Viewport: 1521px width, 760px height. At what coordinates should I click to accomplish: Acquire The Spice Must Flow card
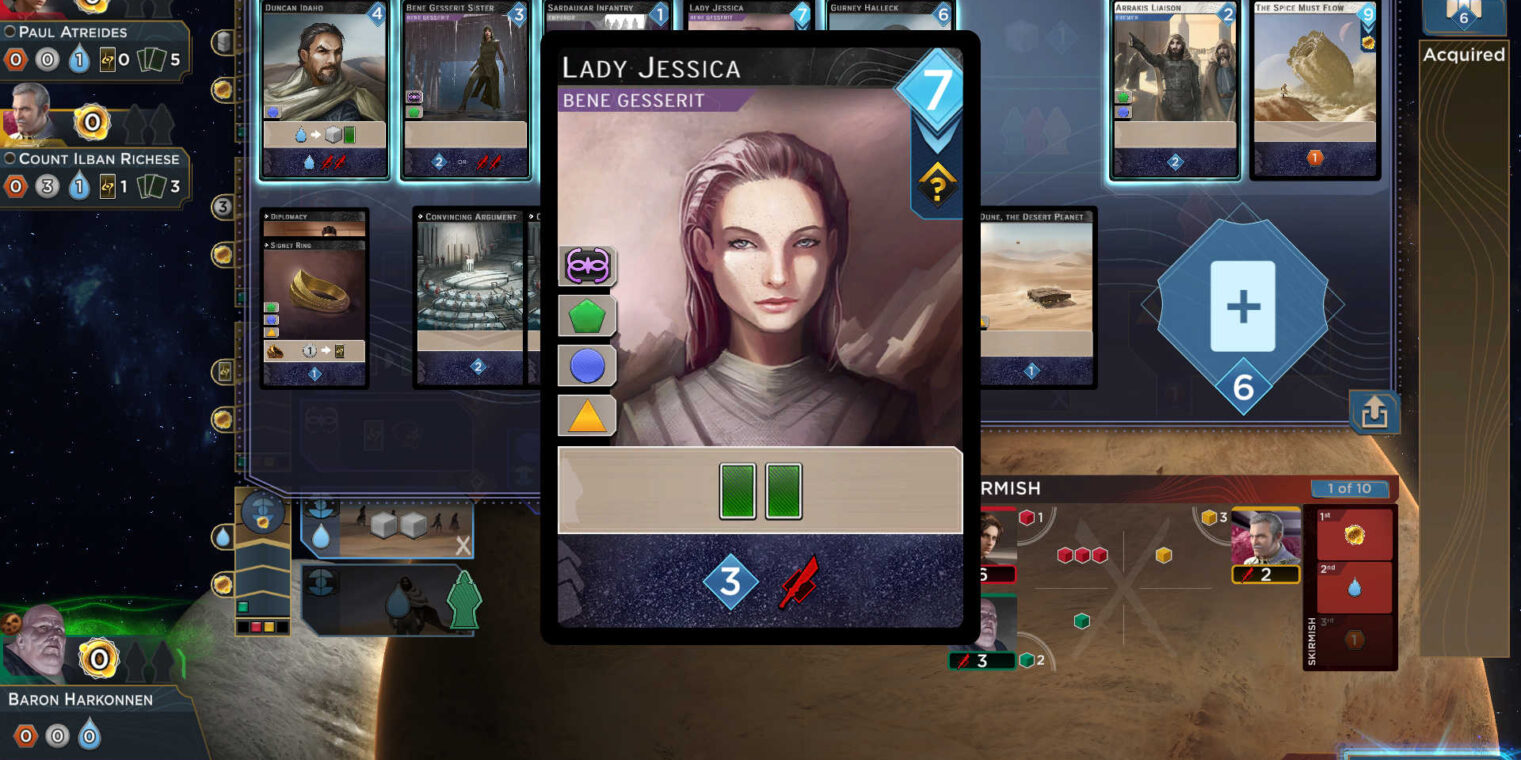click(x=1314, y=90)
